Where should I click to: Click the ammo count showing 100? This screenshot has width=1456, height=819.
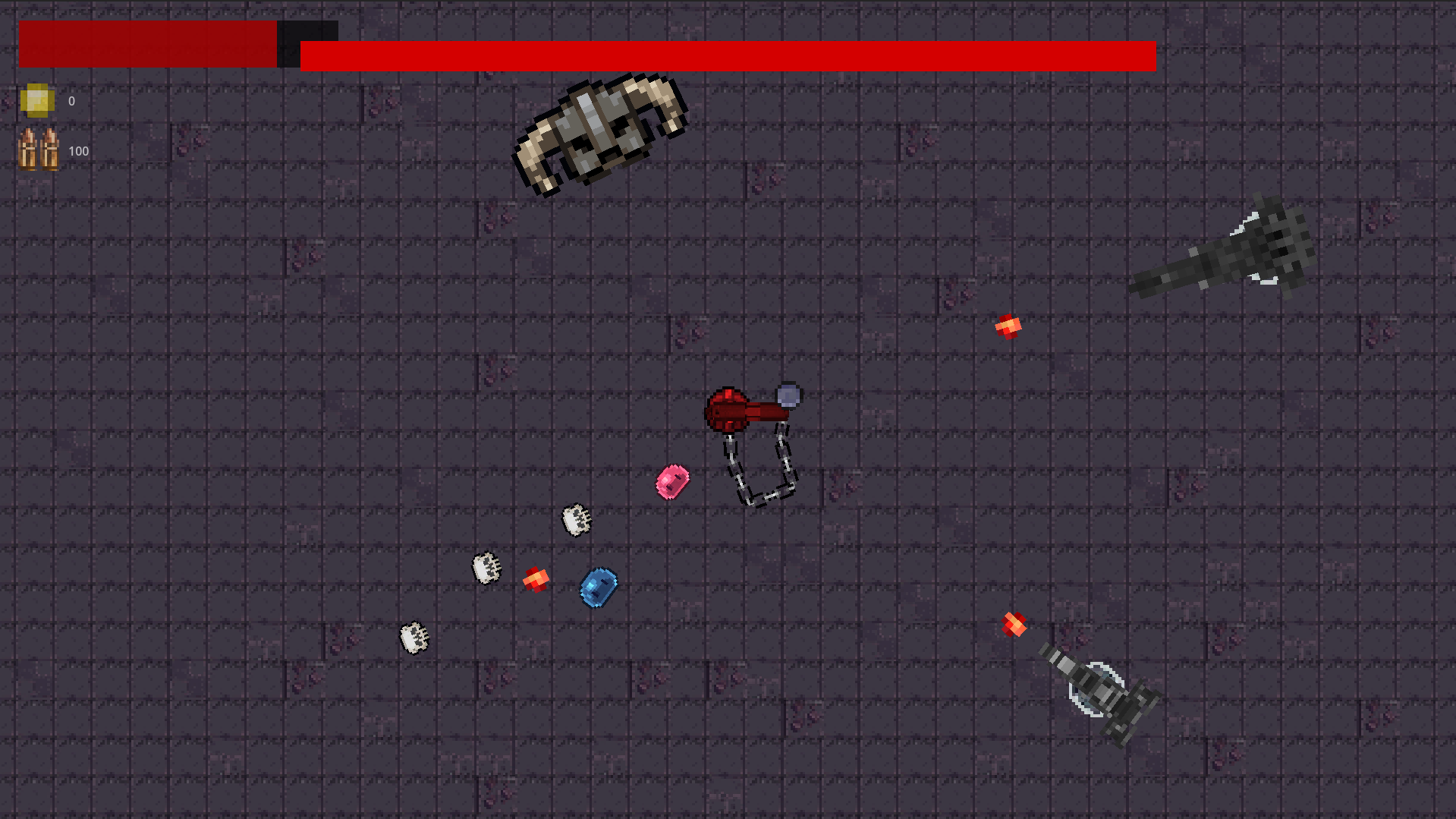point(78,150)
